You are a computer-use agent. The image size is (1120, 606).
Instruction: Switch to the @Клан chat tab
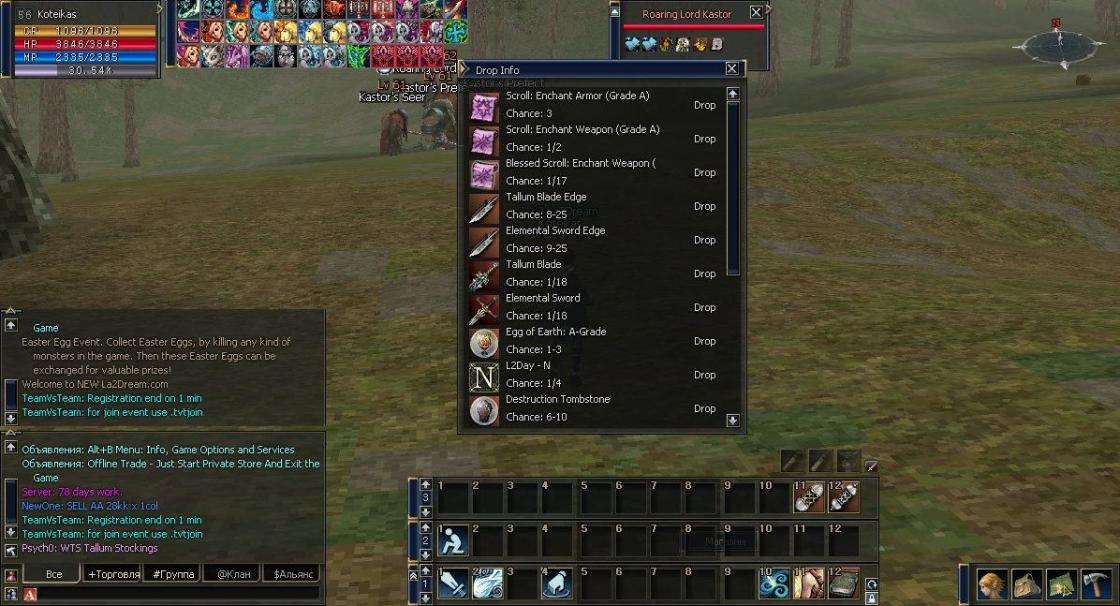click(x=231, y=574)
